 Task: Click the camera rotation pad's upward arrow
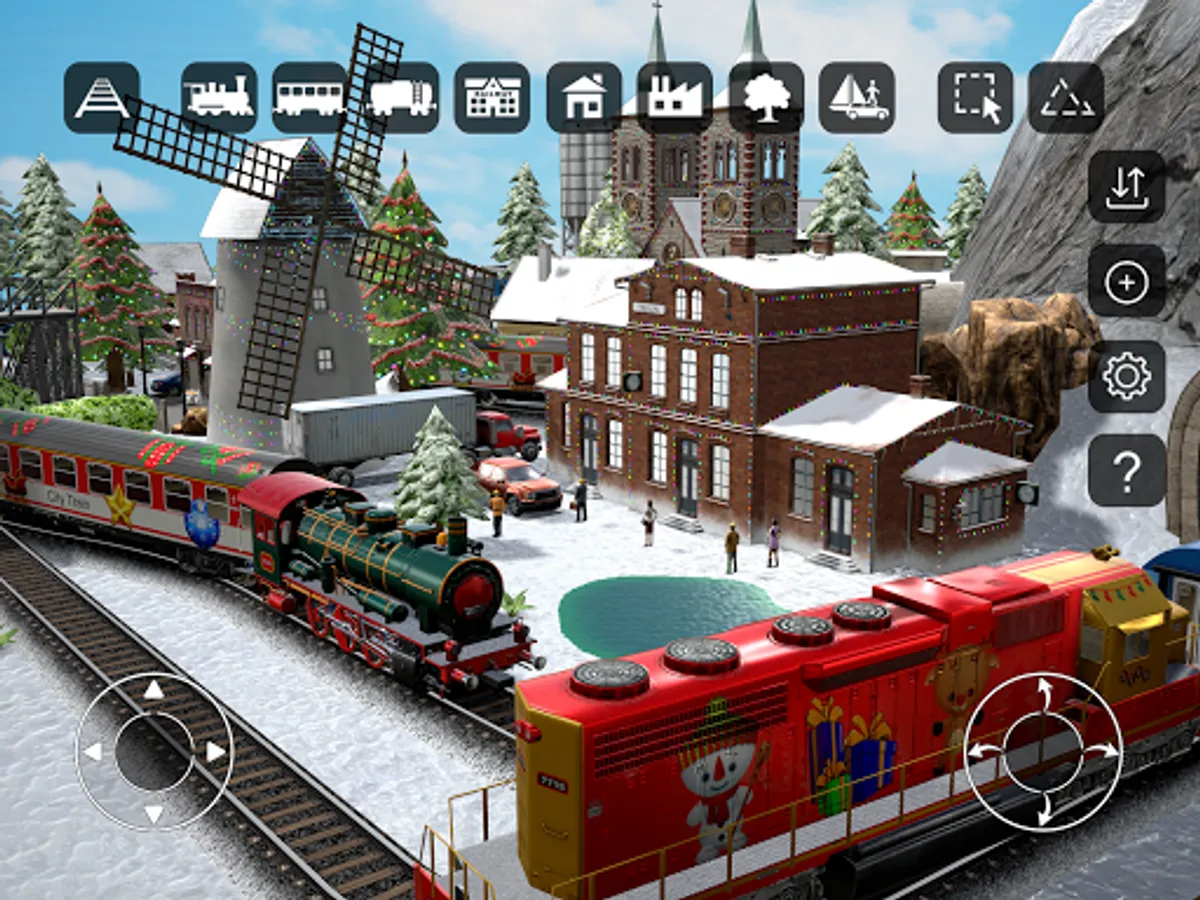[x=1043, y=690]
